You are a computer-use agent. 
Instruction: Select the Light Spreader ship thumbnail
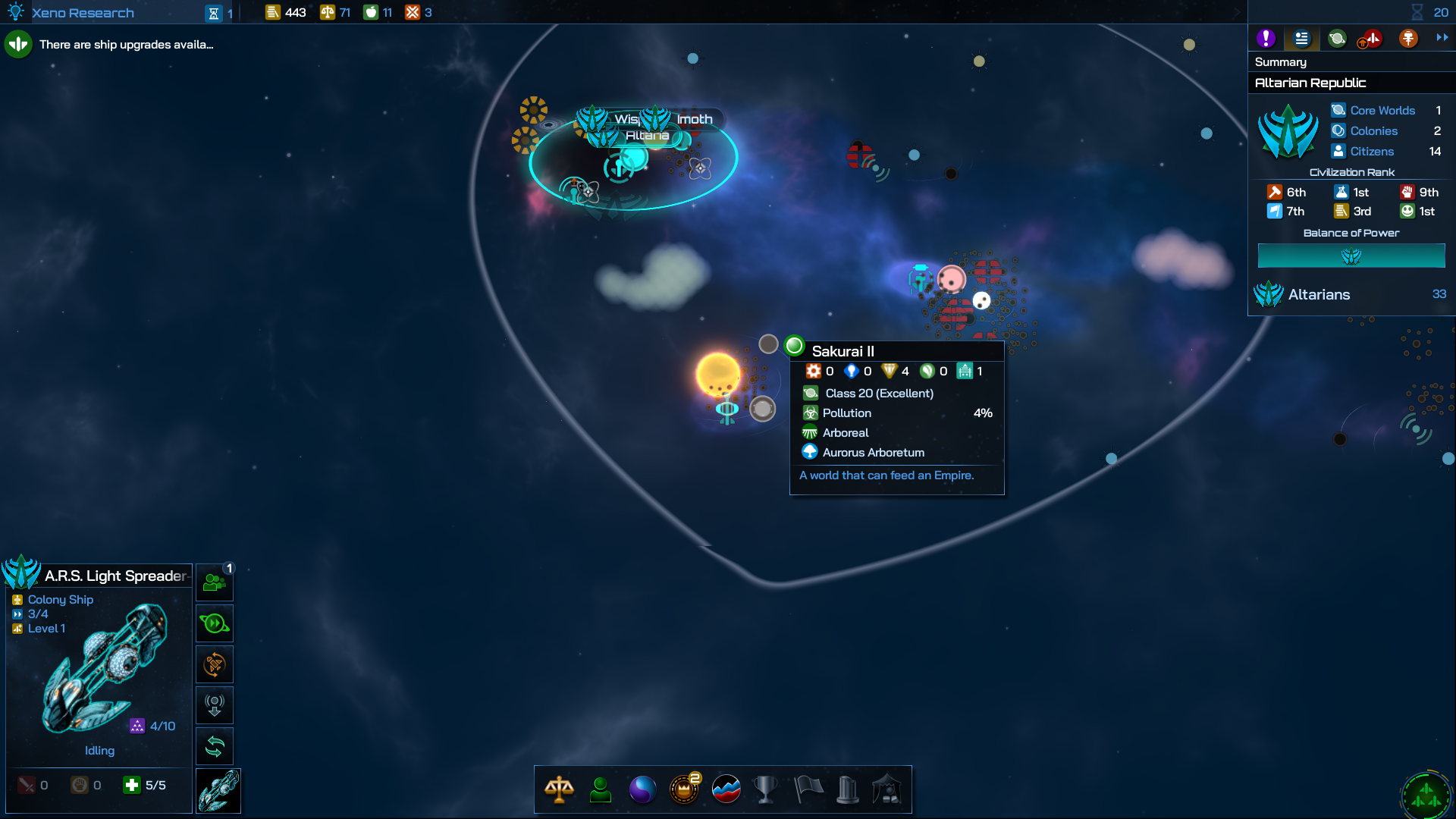[218, 791]
